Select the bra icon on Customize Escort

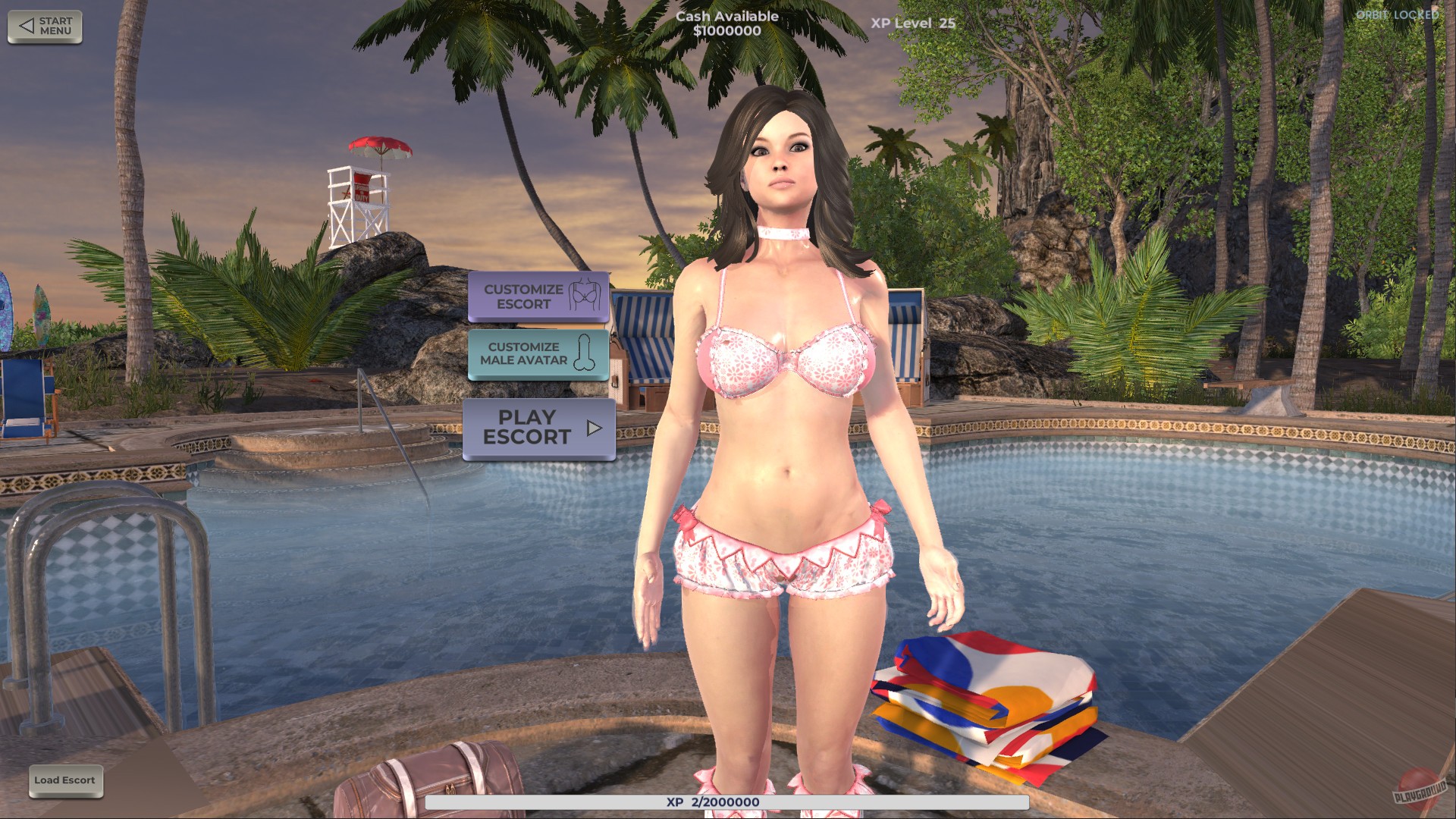(584, 296)
